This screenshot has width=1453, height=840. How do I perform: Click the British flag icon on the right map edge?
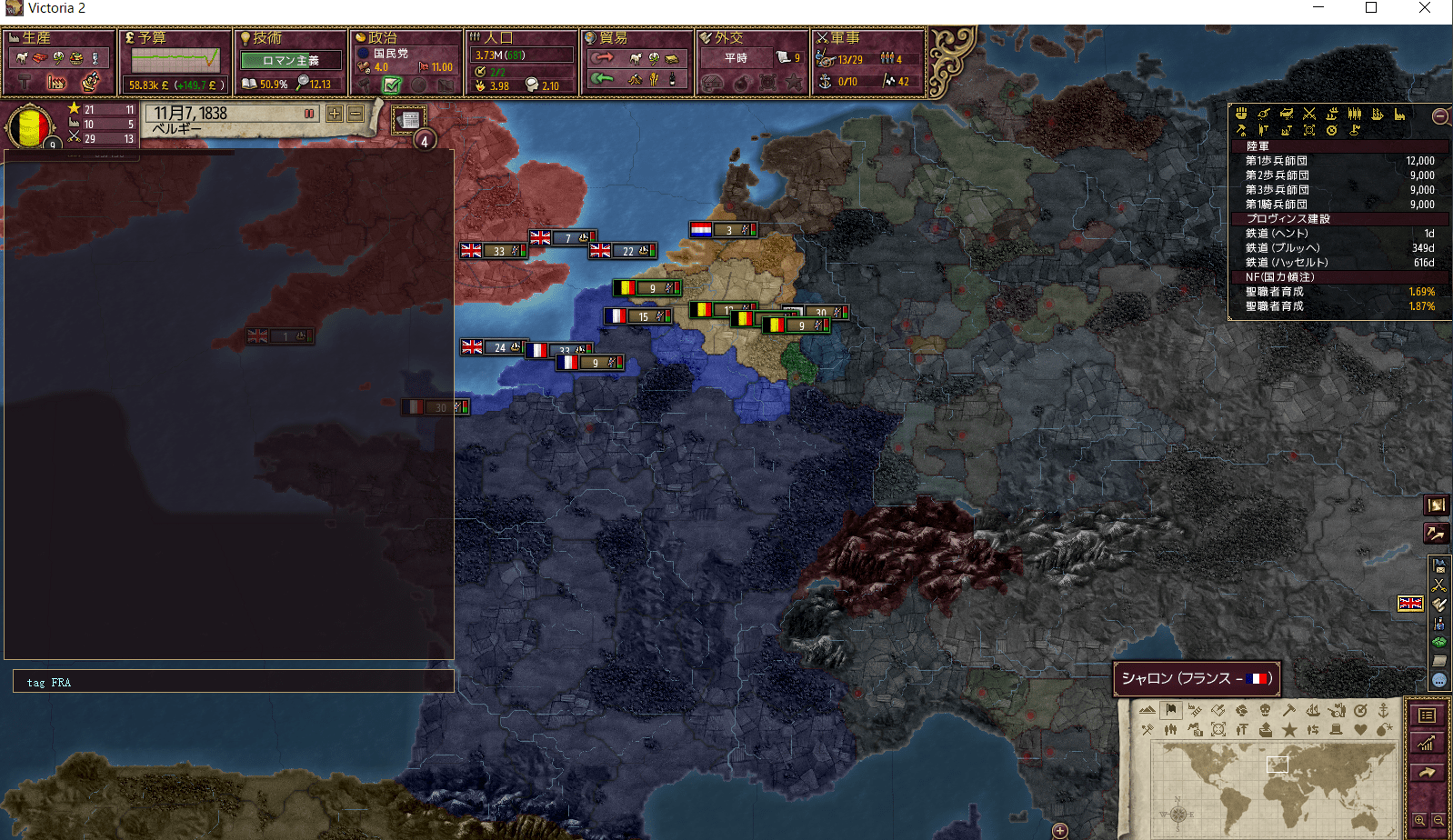coord(1410,603)
